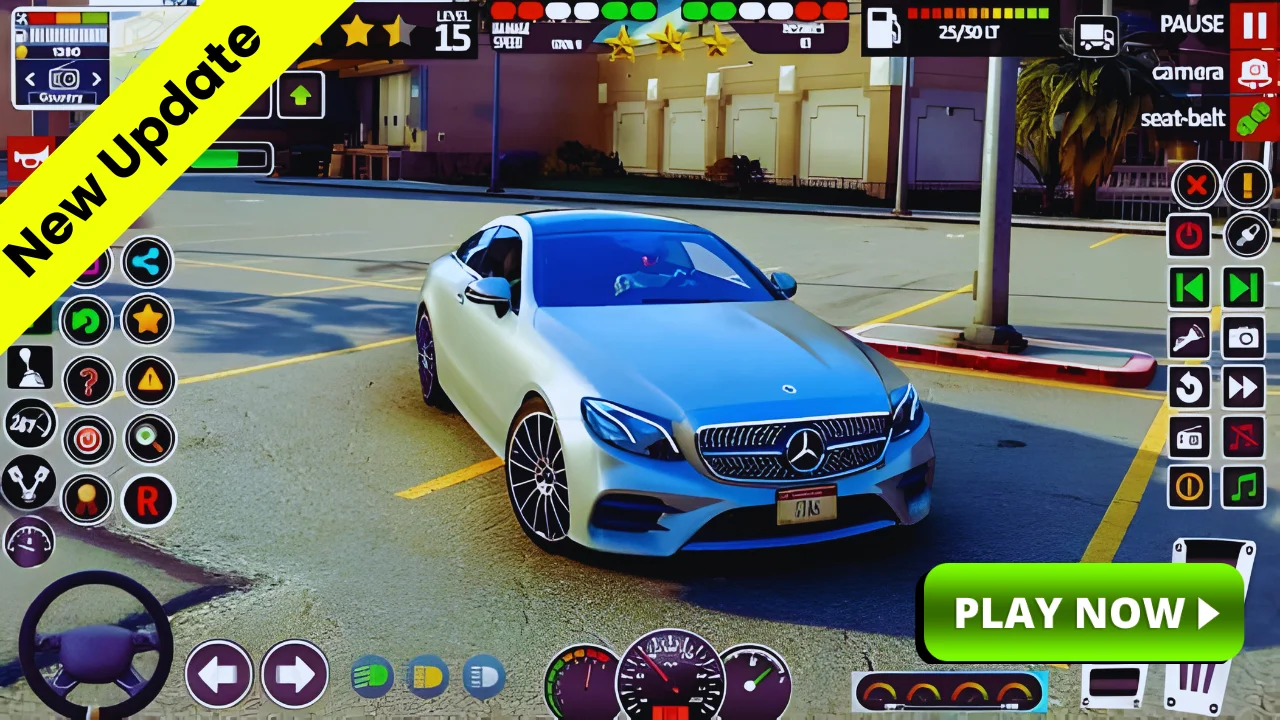The height and width of the screenshot is (720, 1280).
Task: Select the camera snapshot icon on right panel
Action: click(x=1243, y=338)
